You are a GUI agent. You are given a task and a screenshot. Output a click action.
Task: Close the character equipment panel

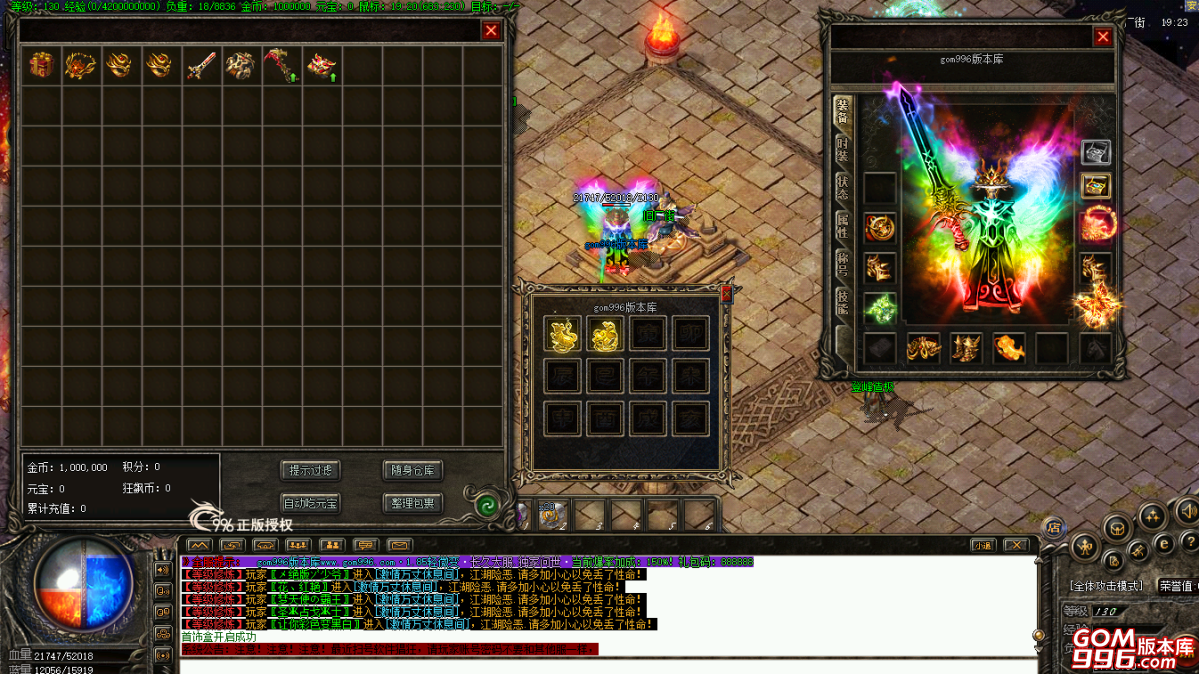point(1102,37)
